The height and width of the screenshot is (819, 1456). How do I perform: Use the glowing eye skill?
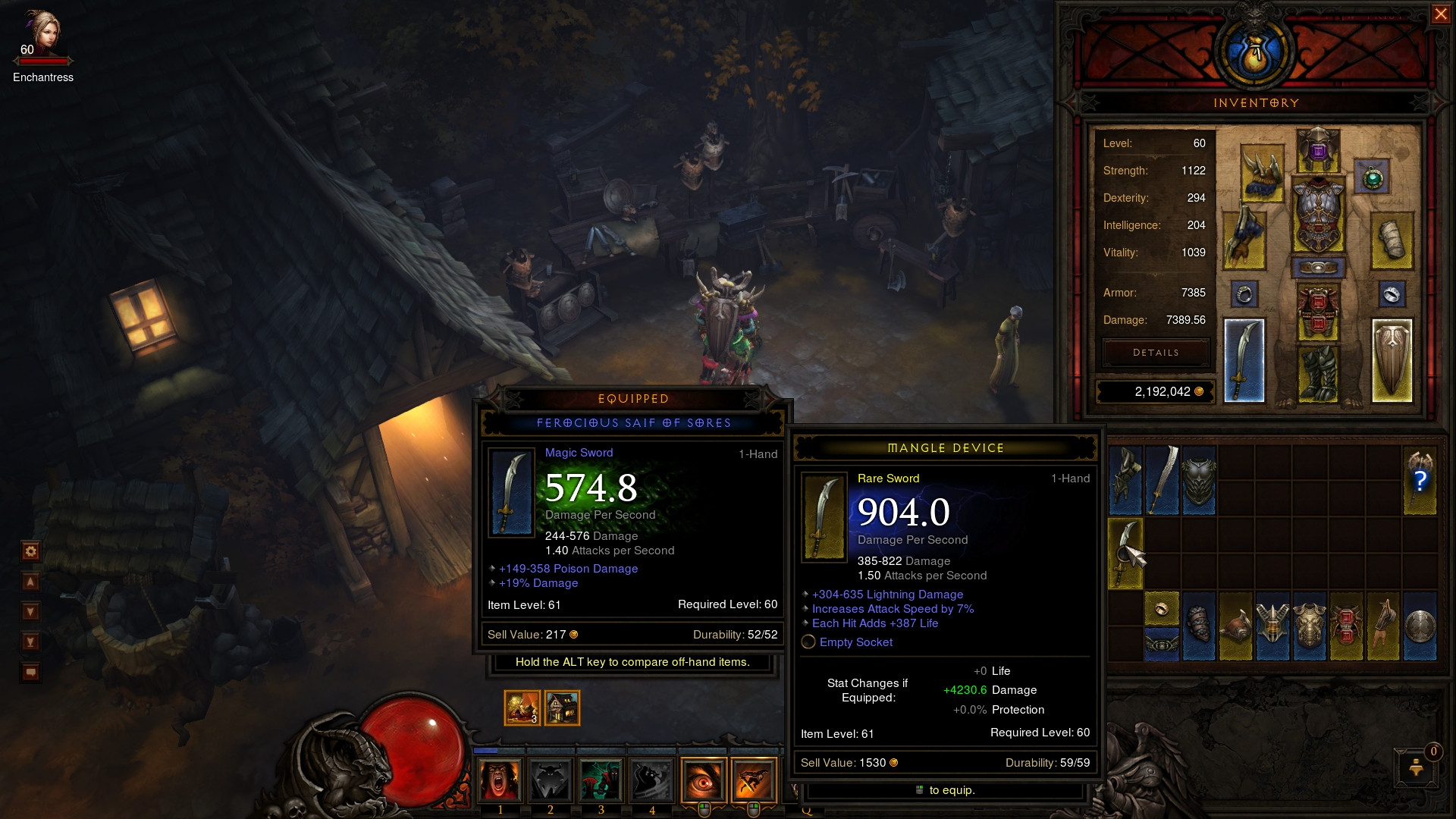point(703,780)
